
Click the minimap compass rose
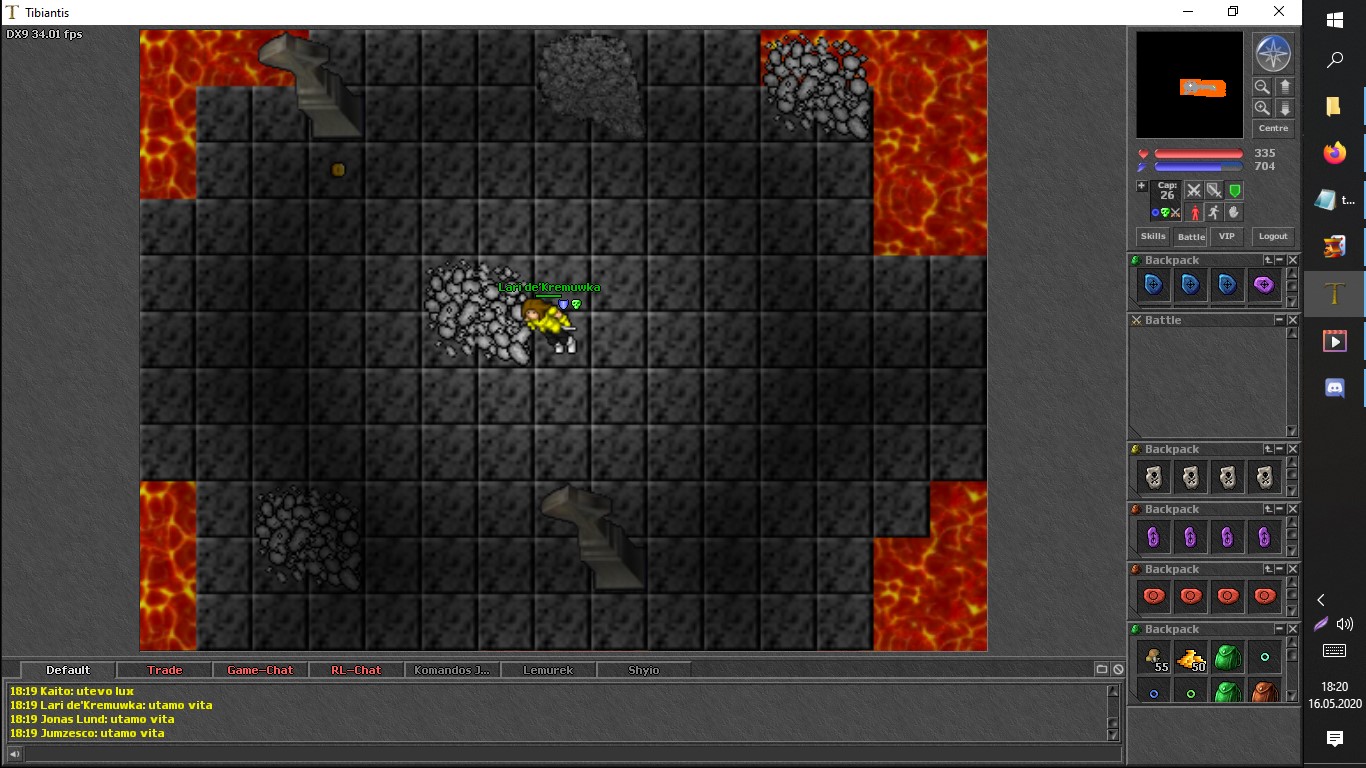(x=1273, y=54)
